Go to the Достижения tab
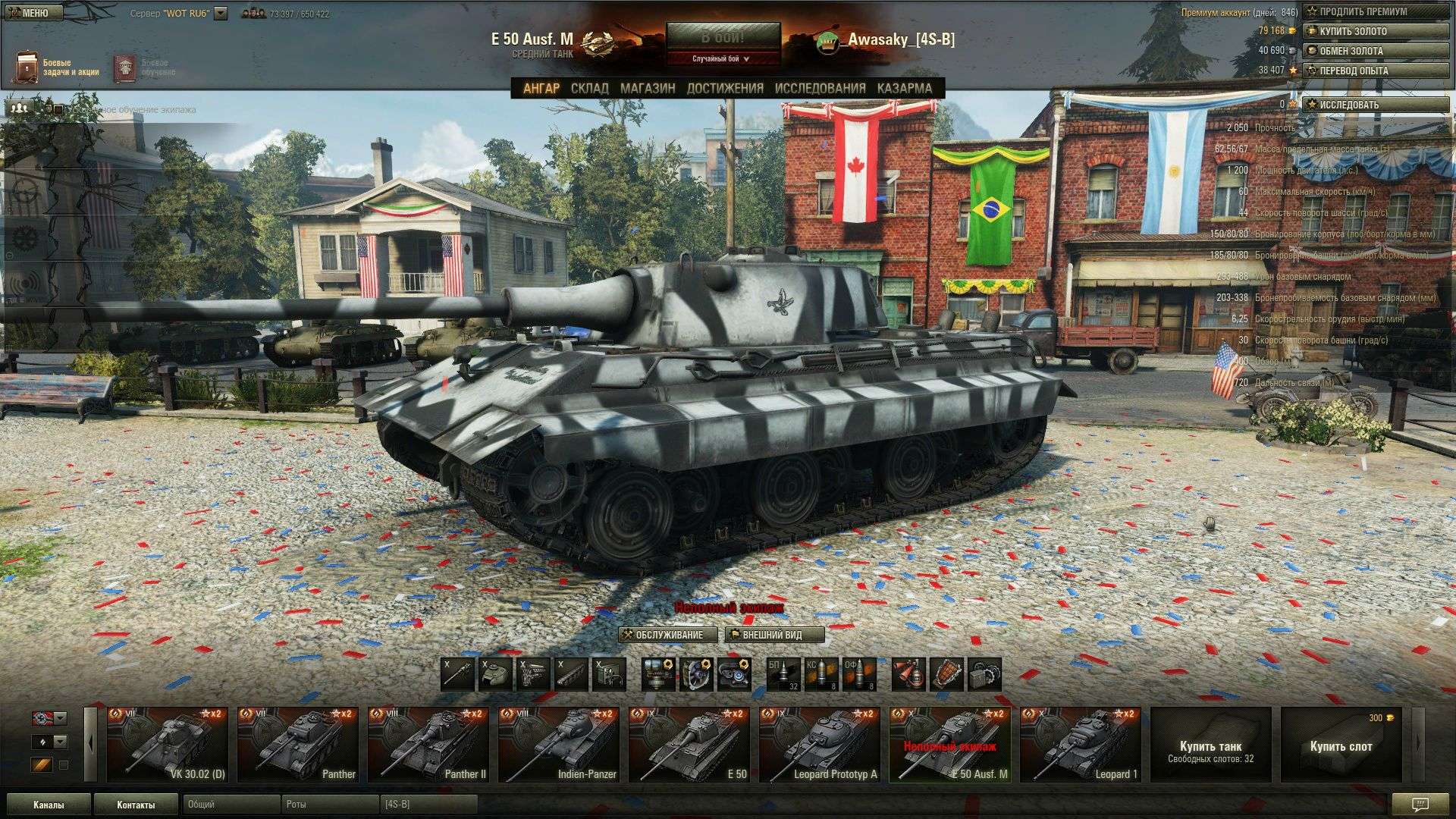Image resolution: width=1456 pixels, height=819 pixels. click(725, 88)
